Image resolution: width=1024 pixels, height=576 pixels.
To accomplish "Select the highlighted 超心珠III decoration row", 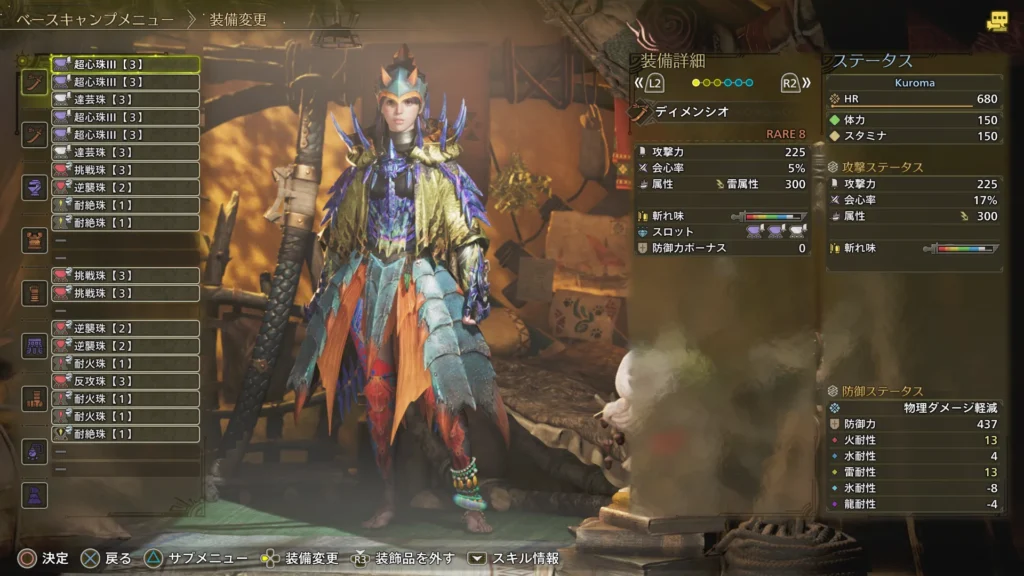I will coord(125,64).
